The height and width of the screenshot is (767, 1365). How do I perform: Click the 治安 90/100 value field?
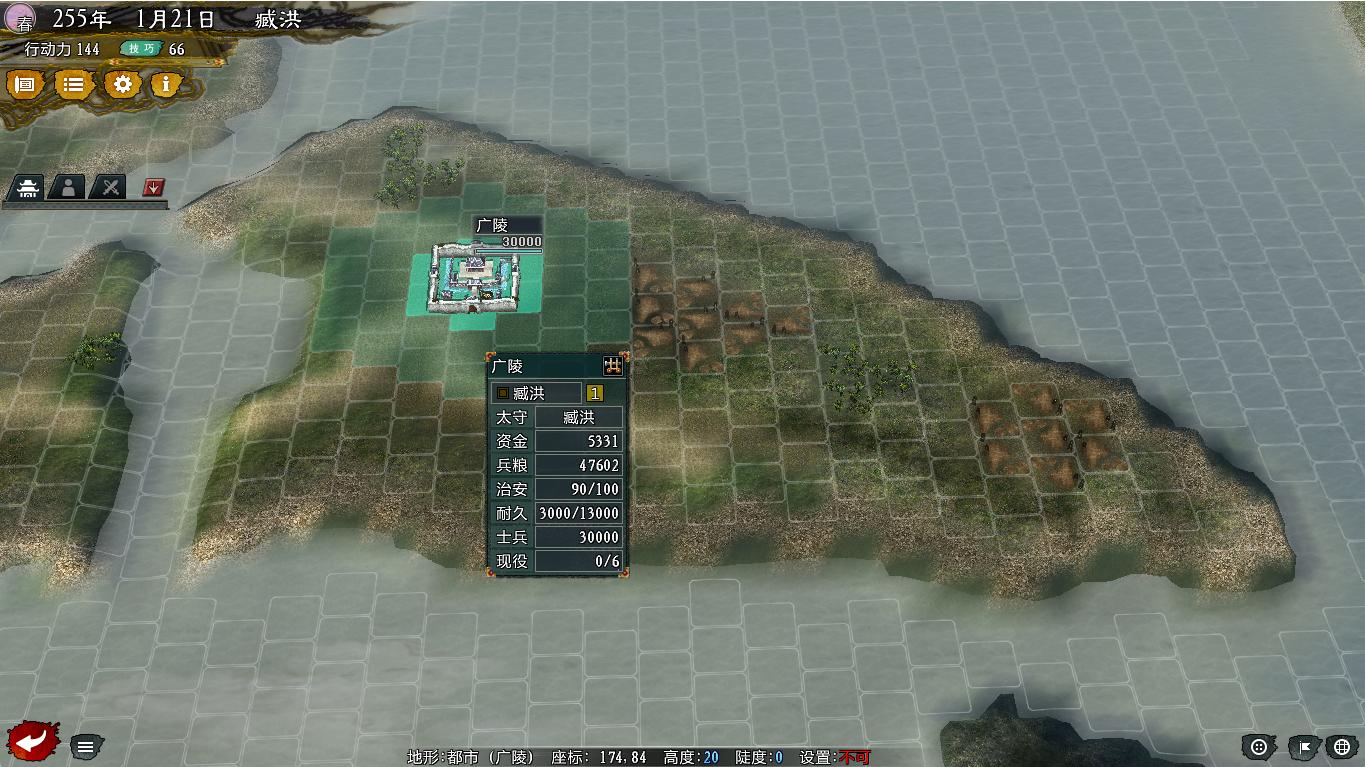[578, 488]
